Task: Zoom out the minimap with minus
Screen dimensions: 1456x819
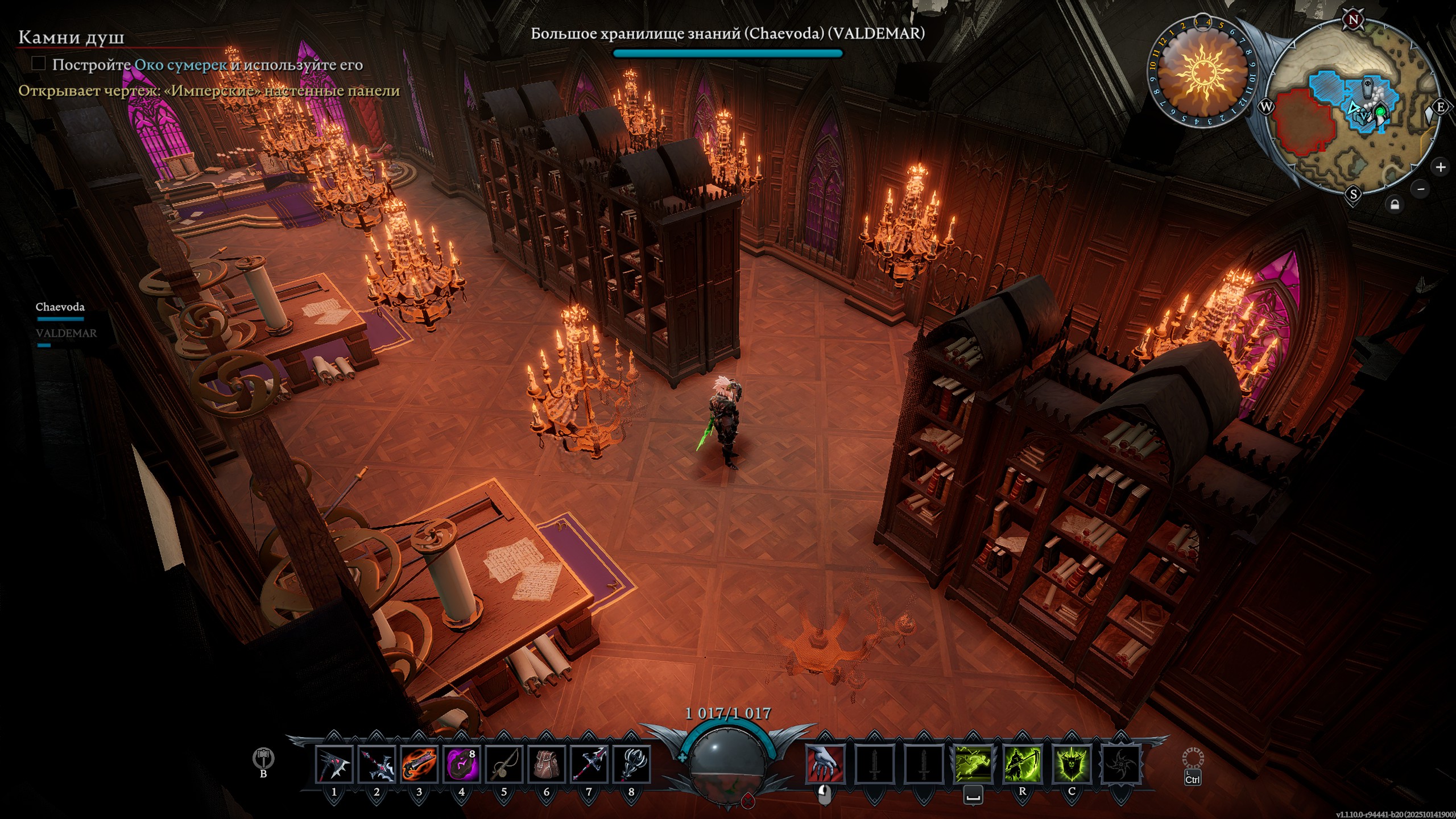Action: 1421,189
